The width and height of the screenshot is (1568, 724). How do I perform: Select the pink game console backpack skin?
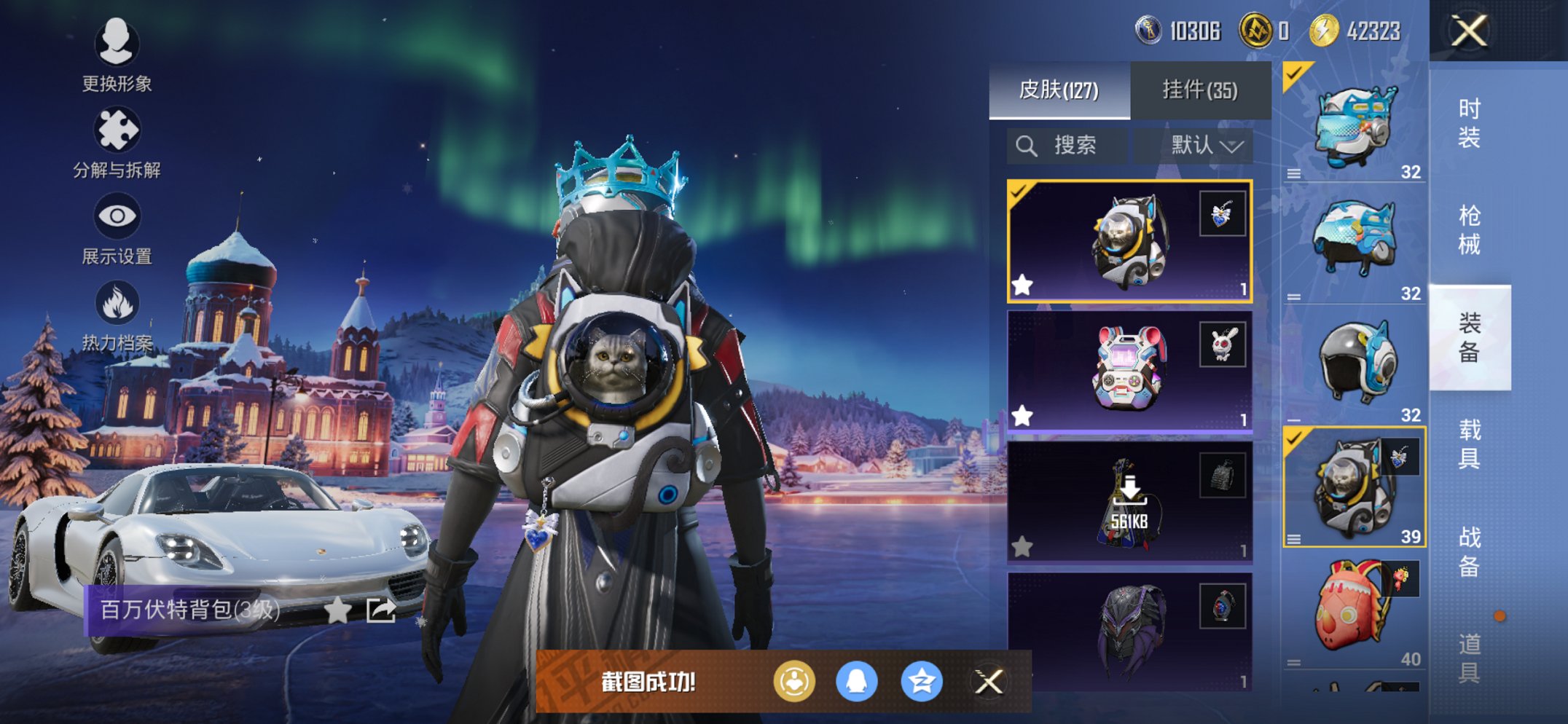[x=1128, y=371]
